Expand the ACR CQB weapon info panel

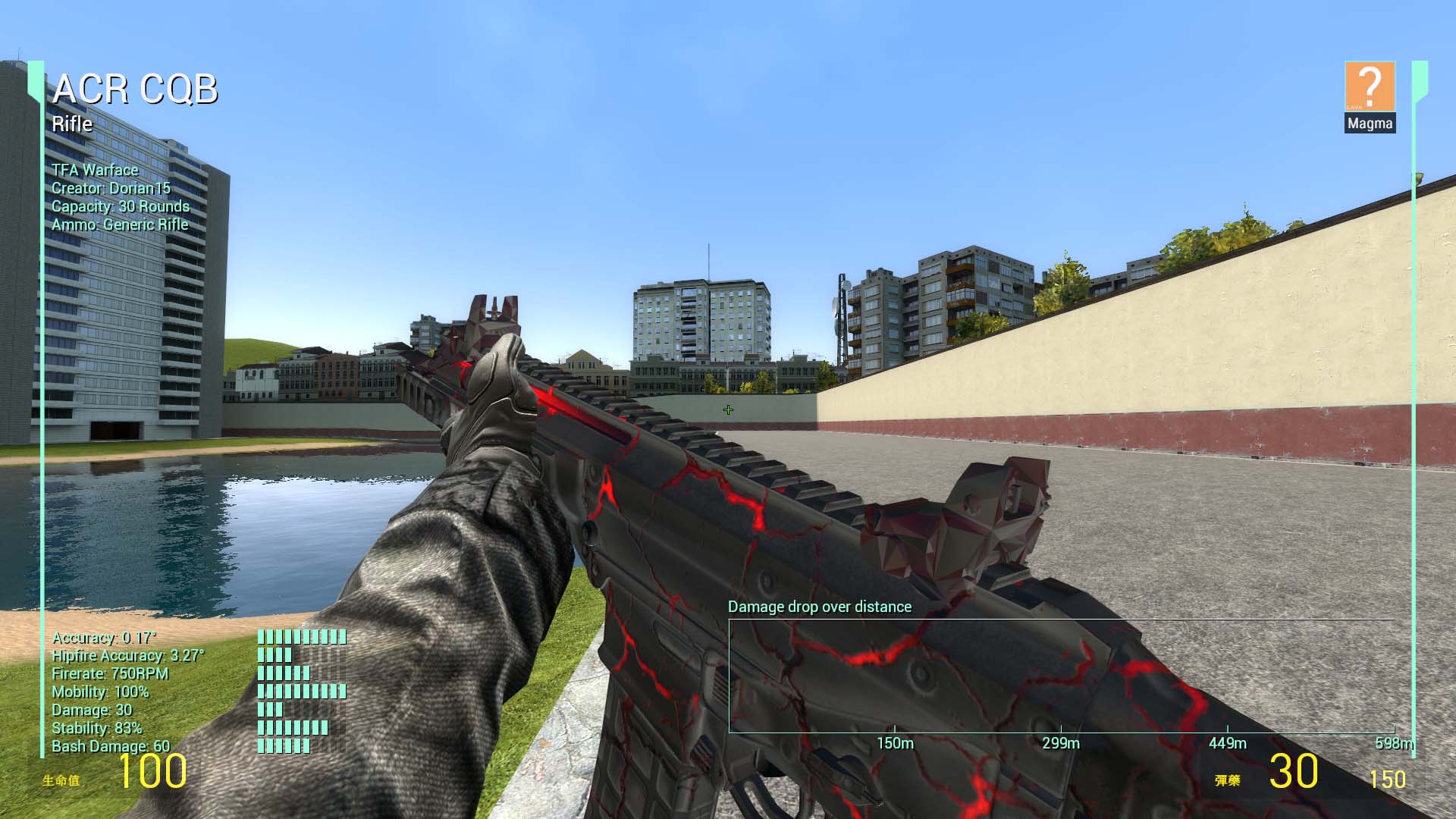pos(136,89)
